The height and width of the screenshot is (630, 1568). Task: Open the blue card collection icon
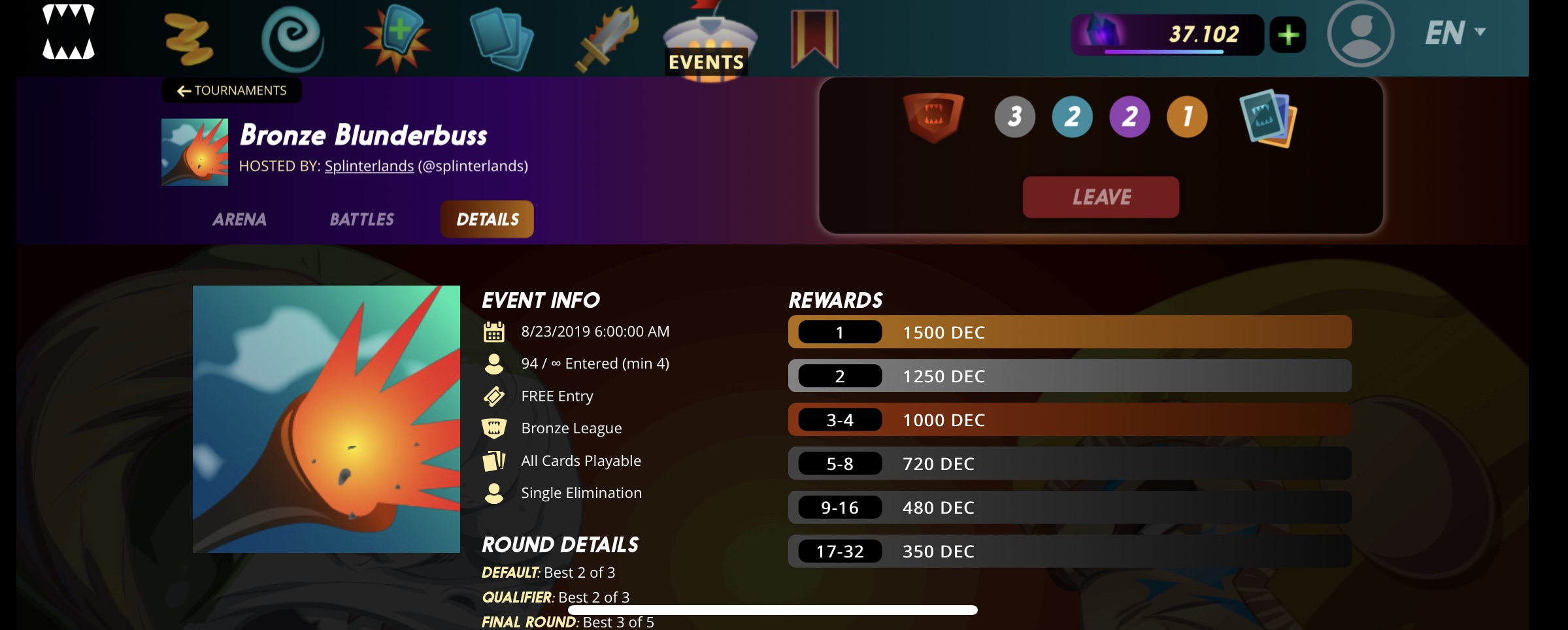coord(501,39)
